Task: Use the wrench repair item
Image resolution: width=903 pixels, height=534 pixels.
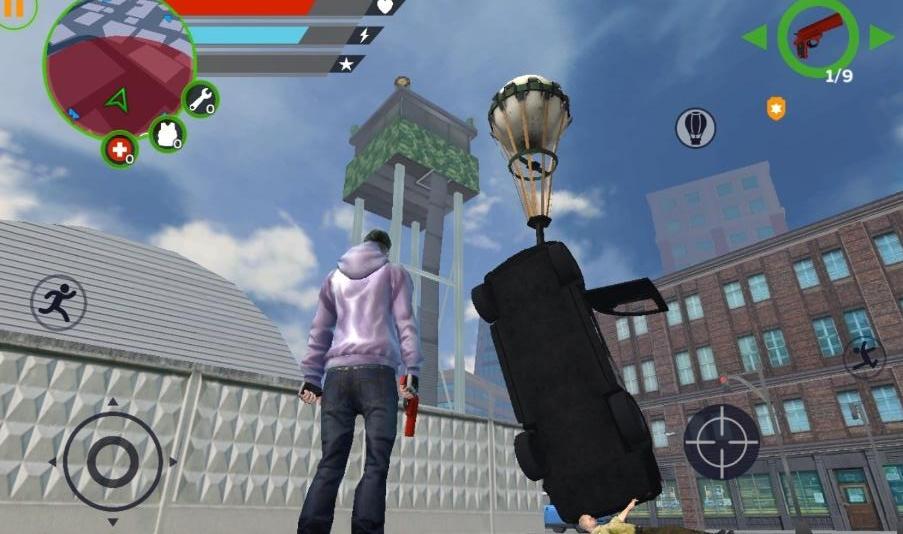Action: 201,99
